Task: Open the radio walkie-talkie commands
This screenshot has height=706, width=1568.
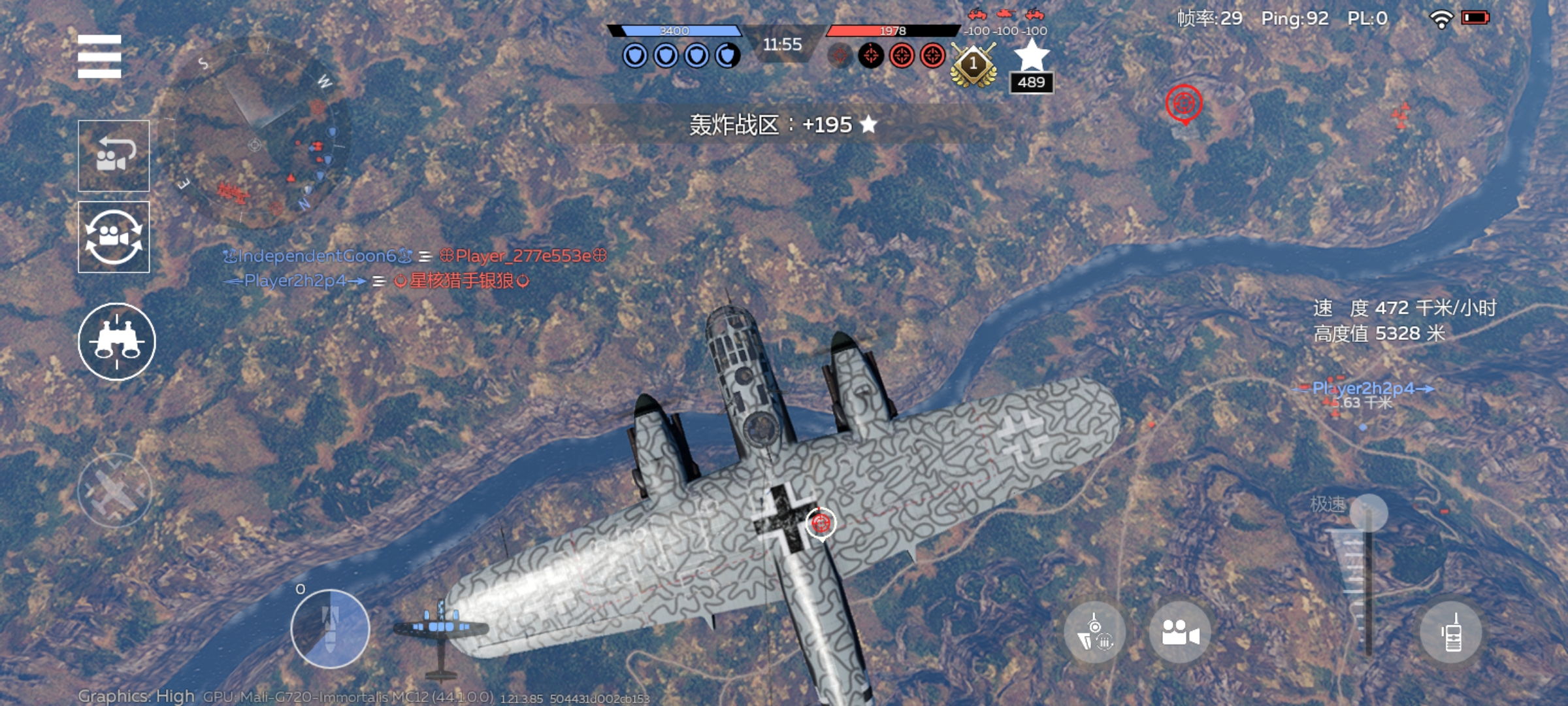Action: pyautogui.click(x=1452, y=633)
